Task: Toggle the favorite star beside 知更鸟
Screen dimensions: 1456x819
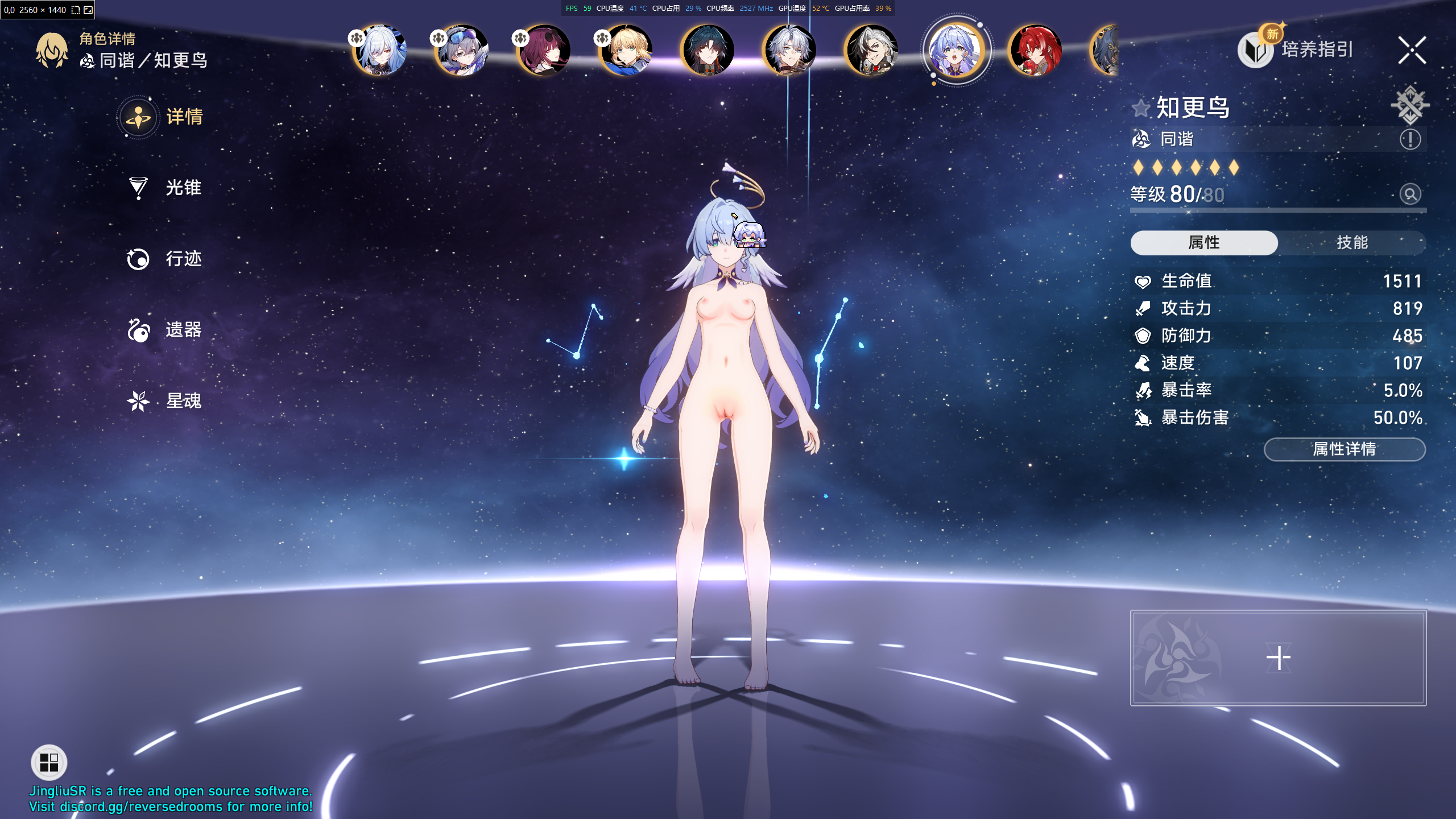Action: point(1141,108)
